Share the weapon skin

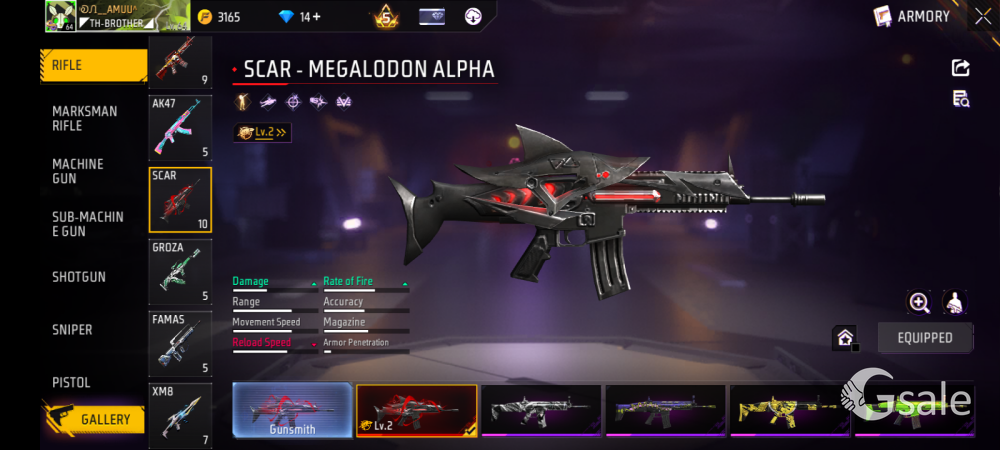pos(960,68)
